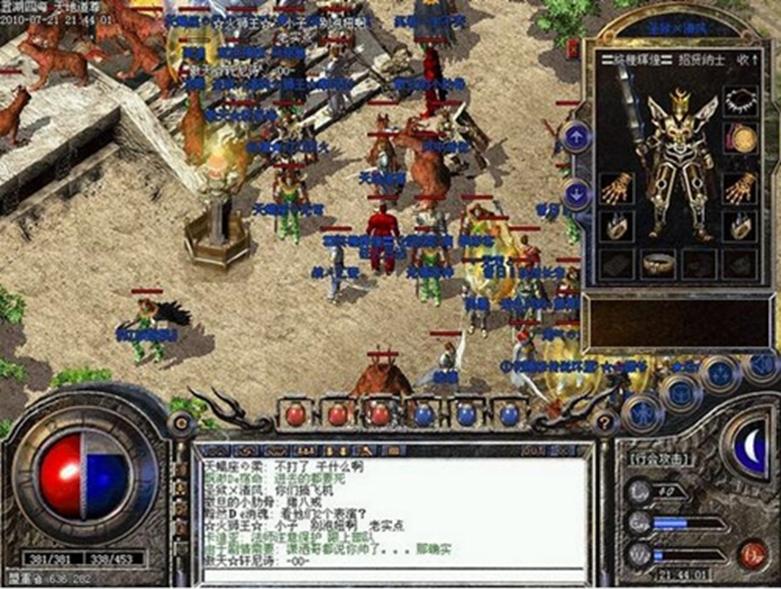Image resolution: width=781 pixels, height=589 pixels.
Task: Select the equipped necklace slot
Action: point(739,101)
